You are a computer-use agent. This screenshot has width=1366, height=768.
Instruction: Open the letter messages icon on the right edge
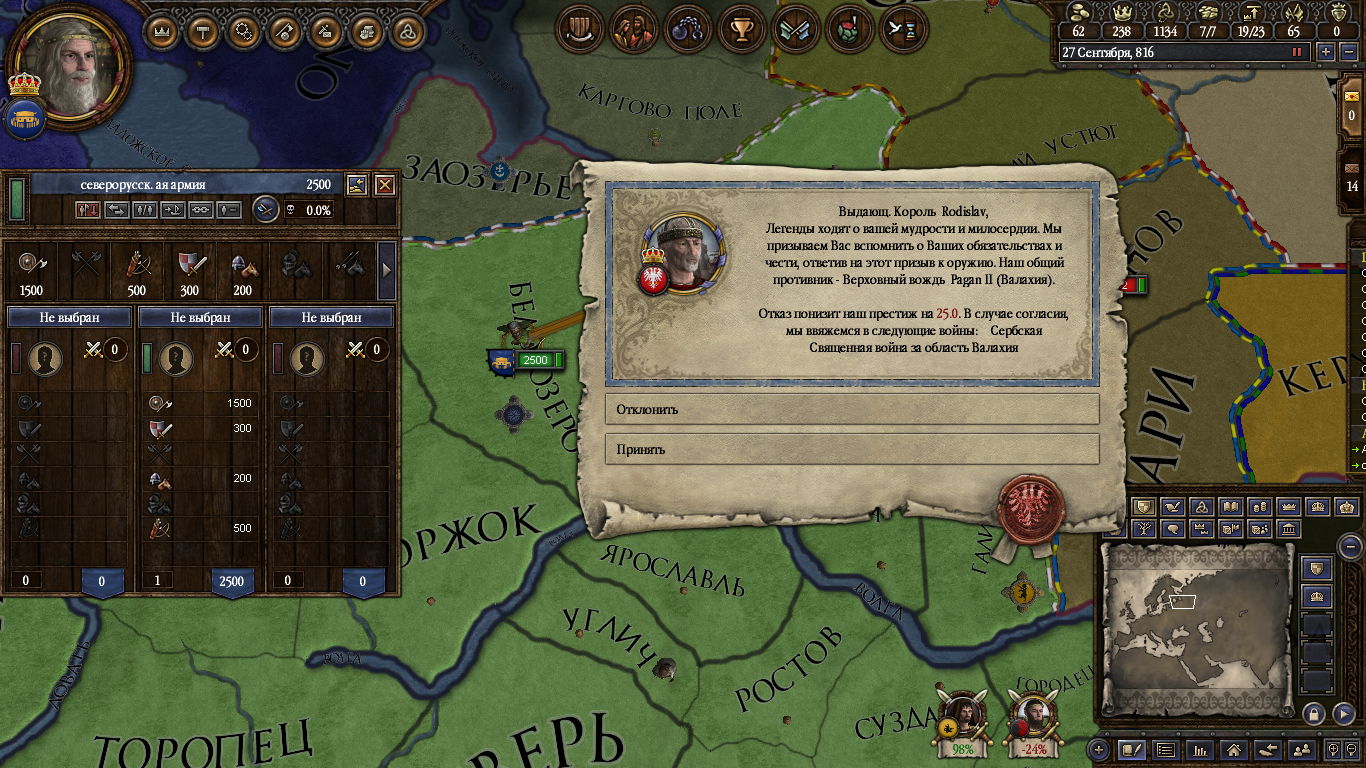[x=1352, y=95]
